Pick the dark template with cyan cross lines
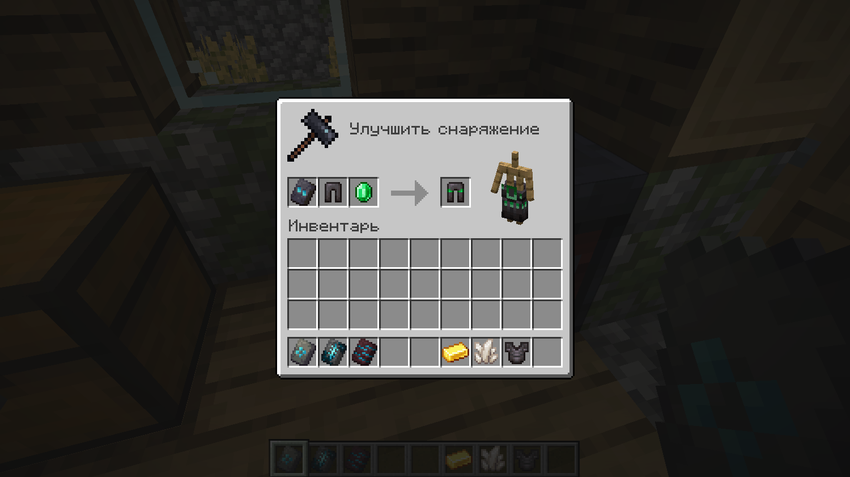This screenshot has height=477, width=850. (x=333, y=352)
